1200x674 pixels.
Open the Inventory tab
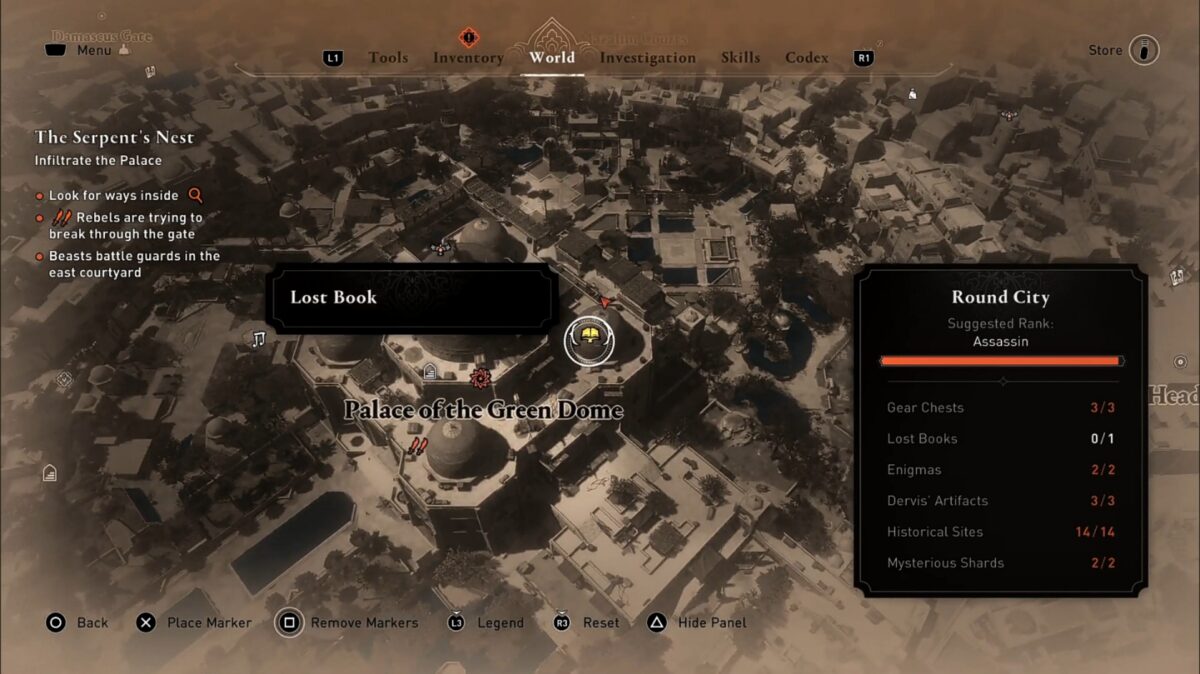point(468,58)
